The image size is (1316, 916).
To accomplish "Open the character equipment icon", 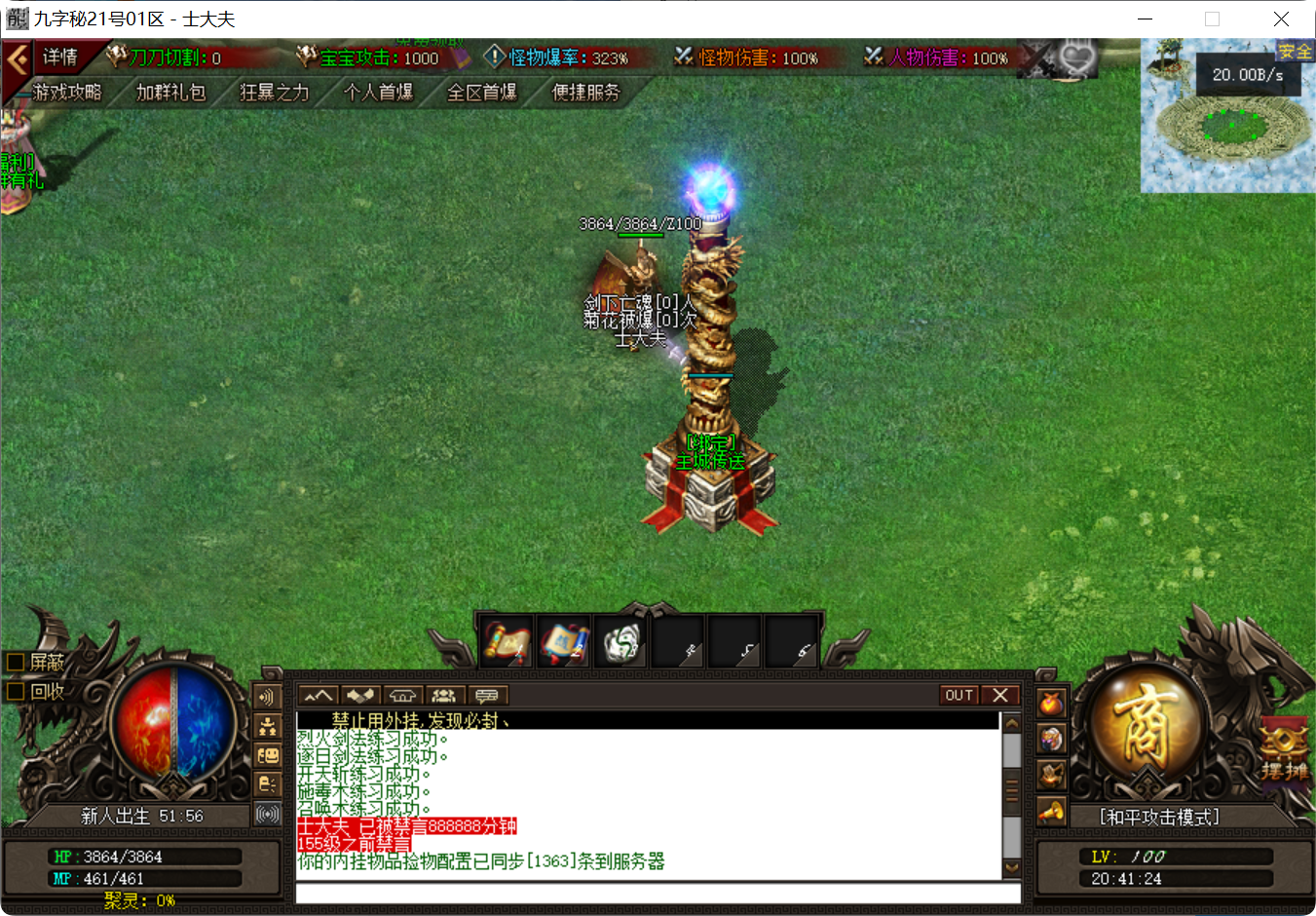I will [1051, 739].
